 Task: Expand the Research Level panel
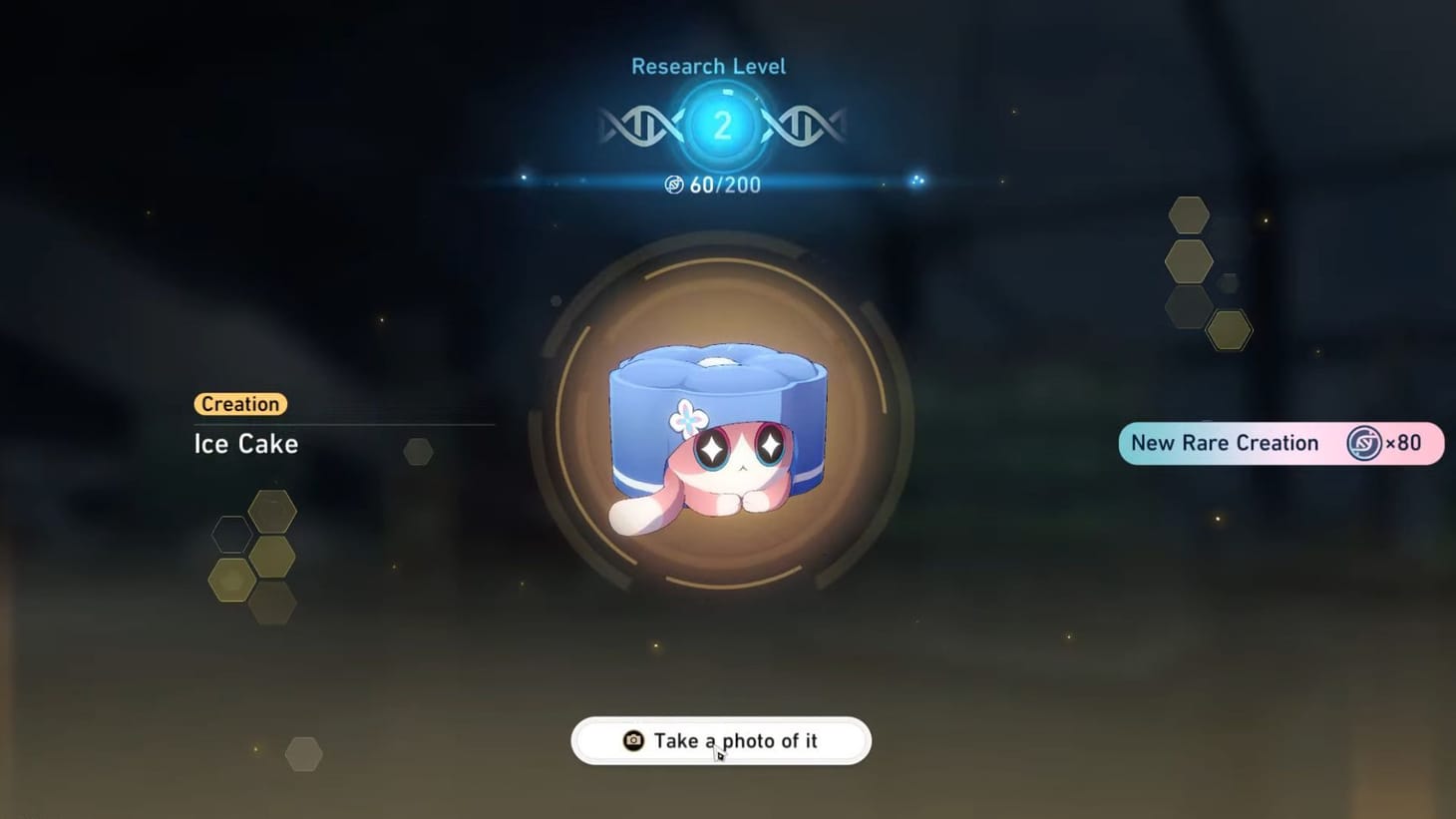[x=707, y=65]
